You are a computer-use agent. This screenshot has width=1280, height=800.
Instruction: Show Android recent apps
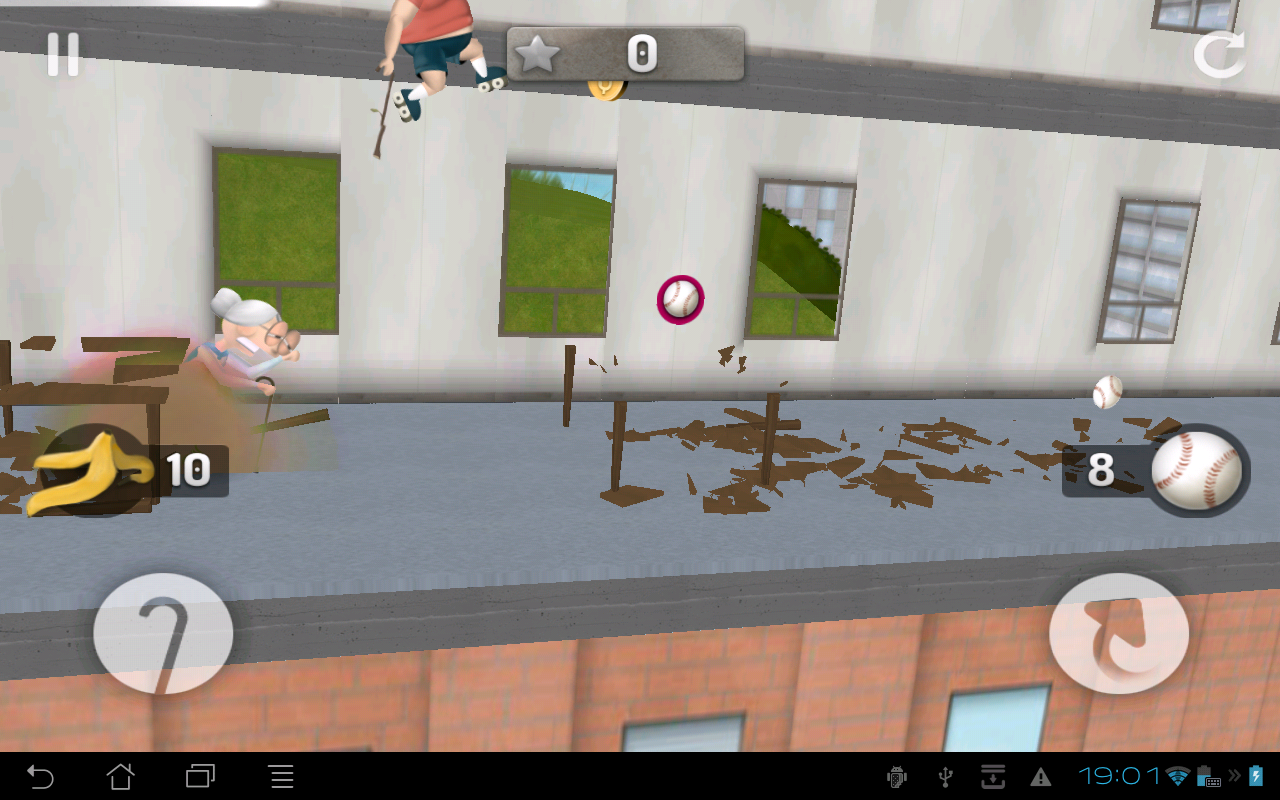pyautogui.click(x=201, y=776)
